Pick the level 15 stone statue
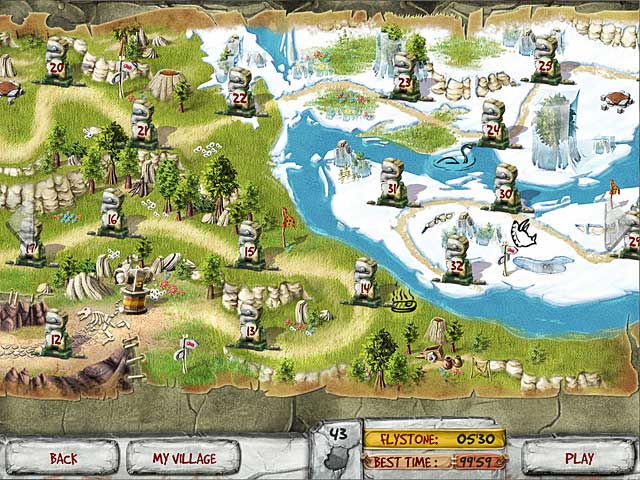 249,245
